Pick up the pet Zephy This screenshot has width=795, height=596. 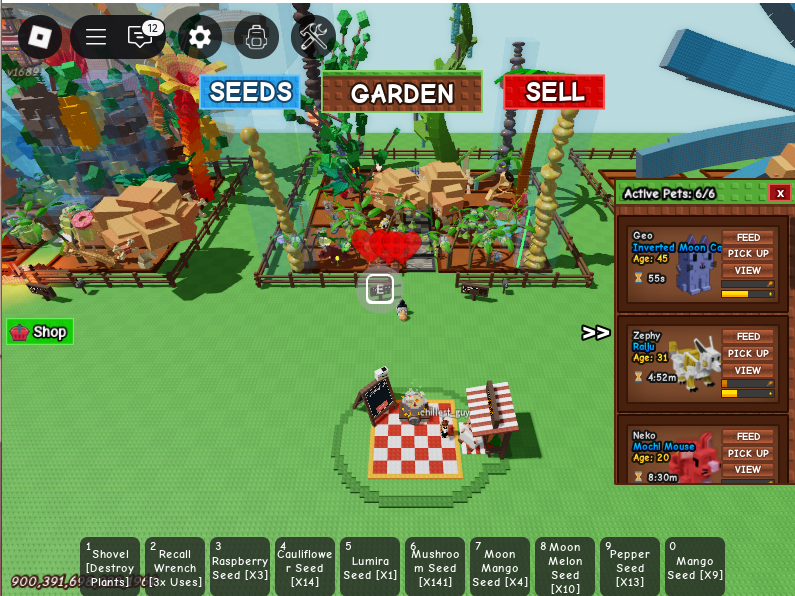click(x=748, y=353)
